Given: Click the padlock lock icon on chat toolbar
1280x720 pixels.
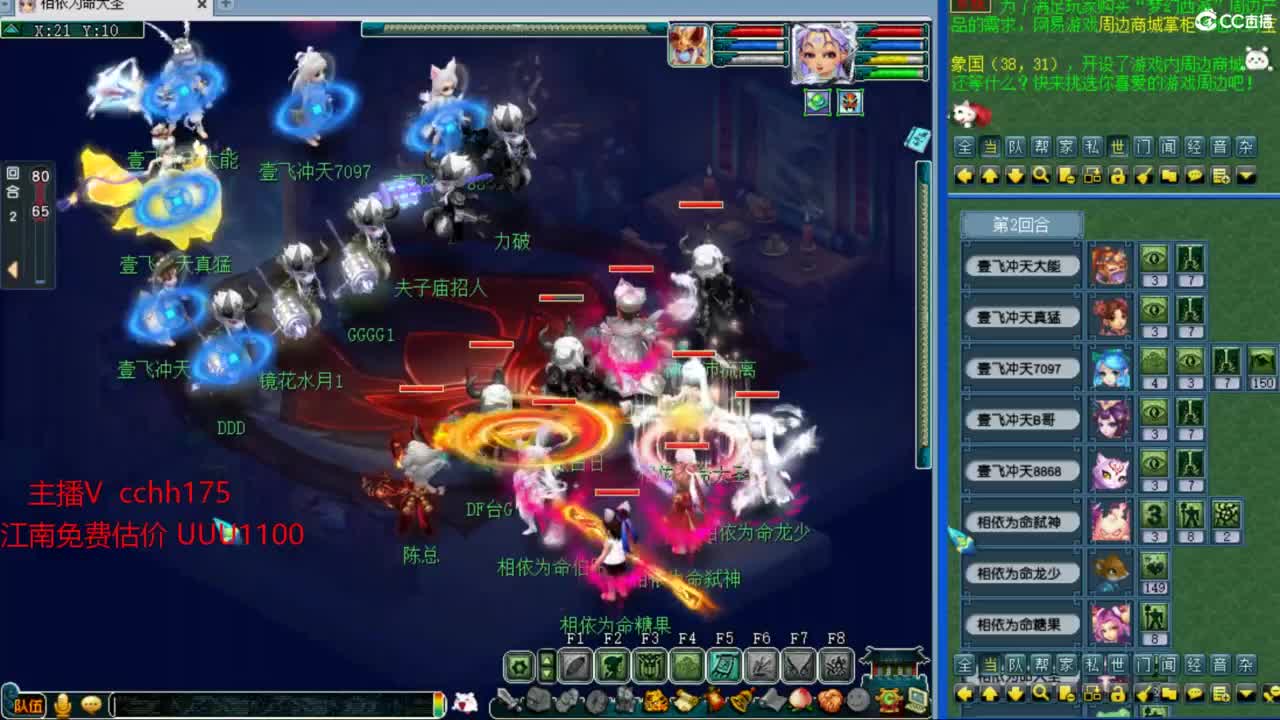Looking at the screenshot, I should point(1117,175).
